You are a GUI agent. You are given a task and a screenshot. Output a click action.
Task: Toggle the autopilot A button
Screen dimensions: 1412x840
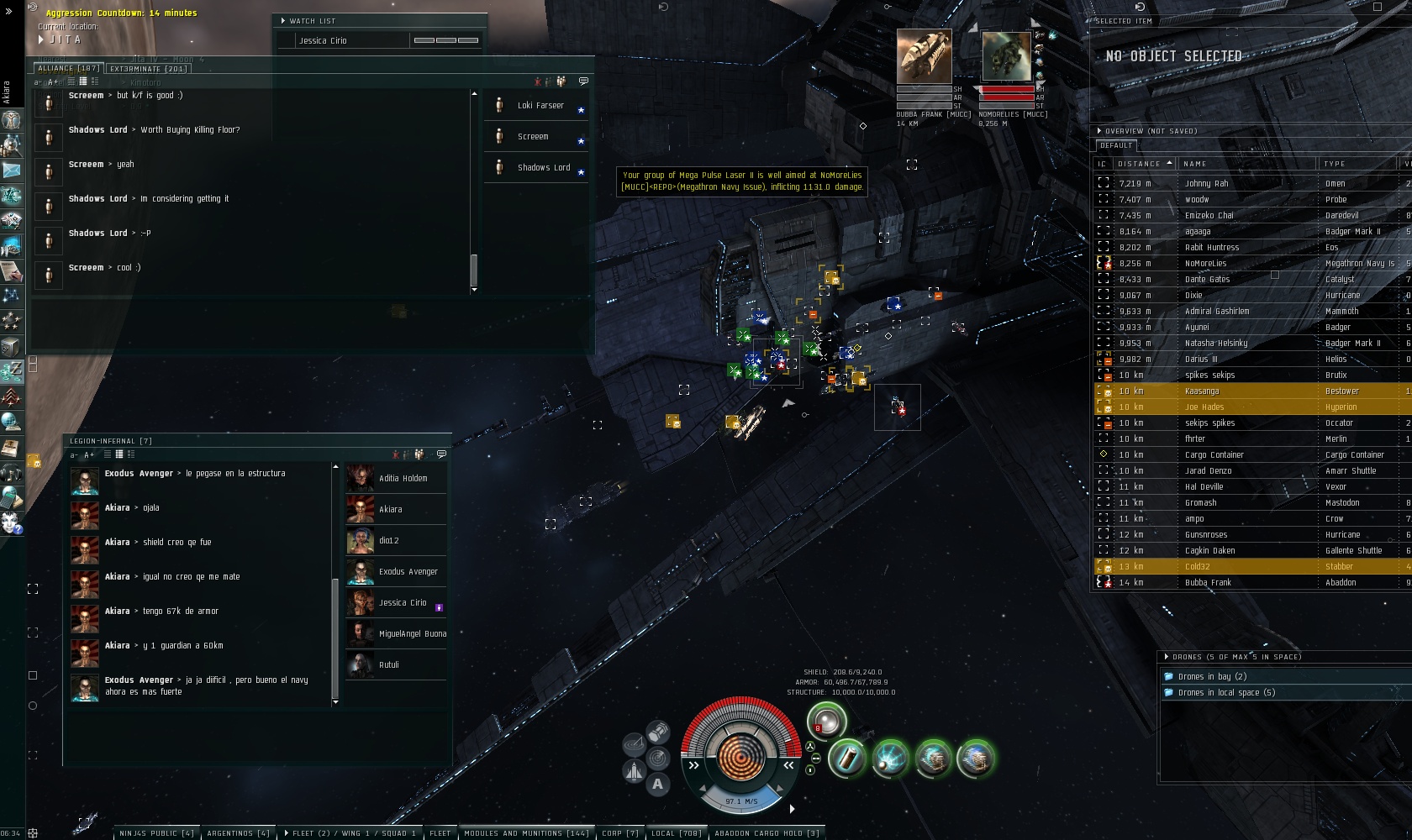(x=657, y=785)
